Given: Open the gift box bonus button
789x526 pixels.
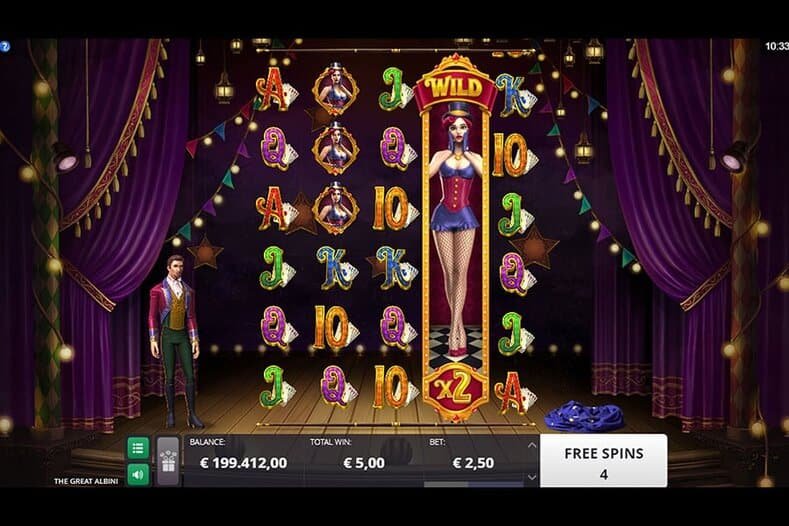Looking at the screenshot, I should (x=167, y=461).
